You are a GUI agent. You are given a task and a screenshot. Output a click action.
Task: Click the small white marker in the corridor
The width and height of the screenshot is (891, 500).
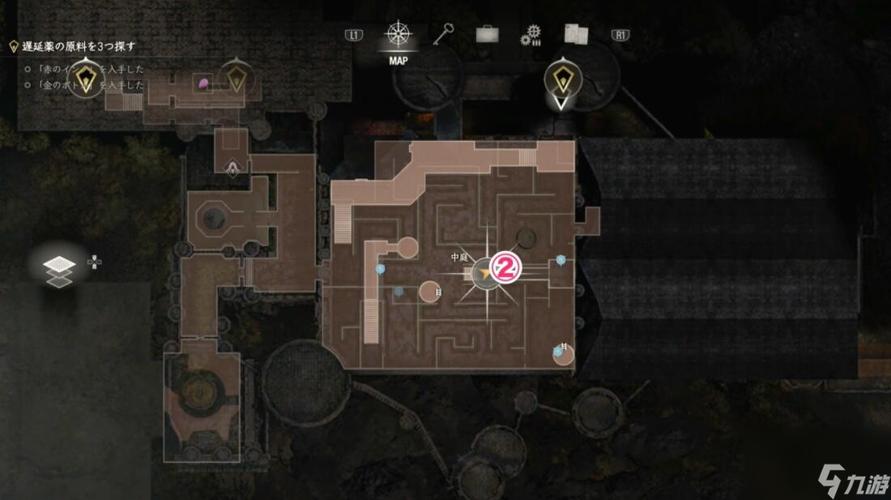pyautogui.click(x=233, y=167)
